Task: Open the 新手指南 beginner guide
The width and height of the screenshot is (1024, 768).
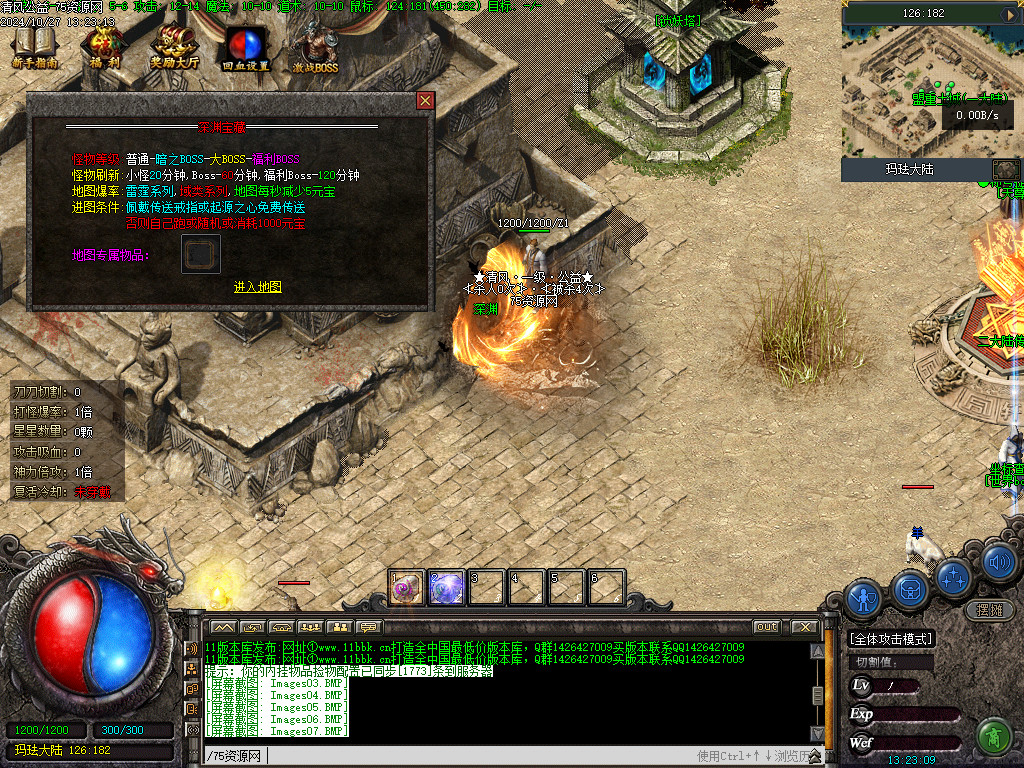Action: [x=35, y=47]
